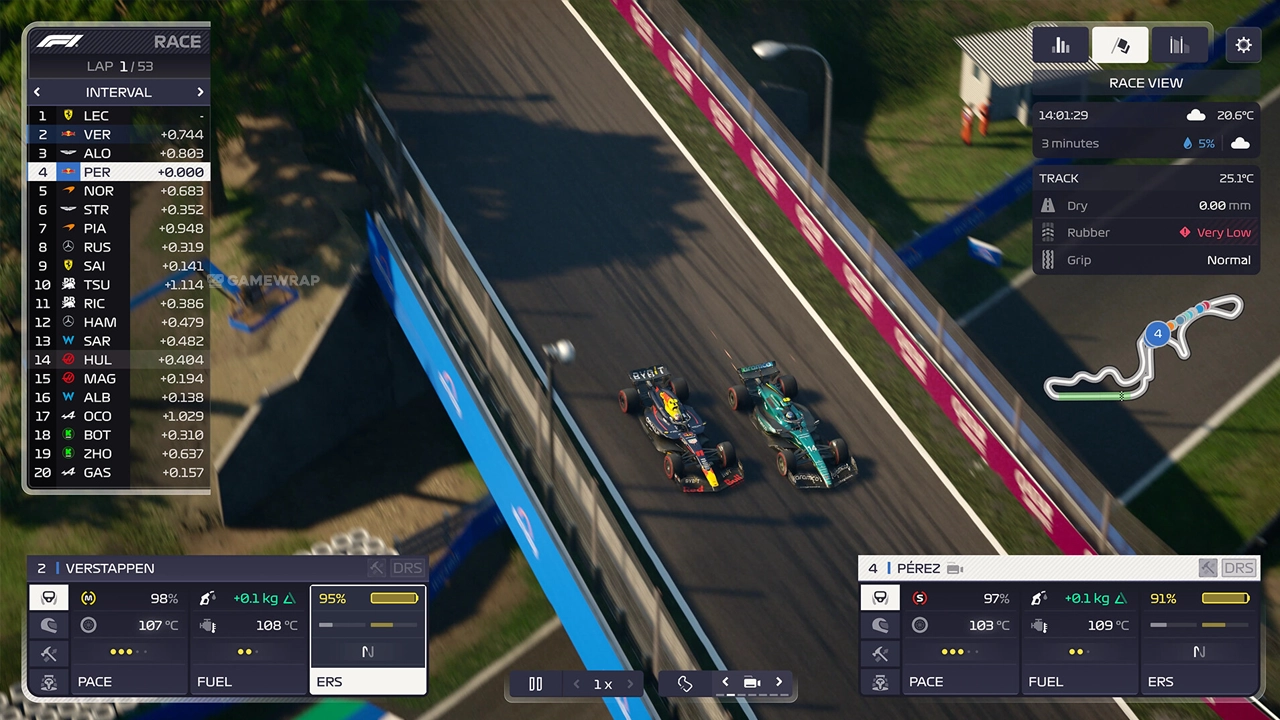Increase the race speed multiplier
1280x720 pixels.
tap(630, 684)
